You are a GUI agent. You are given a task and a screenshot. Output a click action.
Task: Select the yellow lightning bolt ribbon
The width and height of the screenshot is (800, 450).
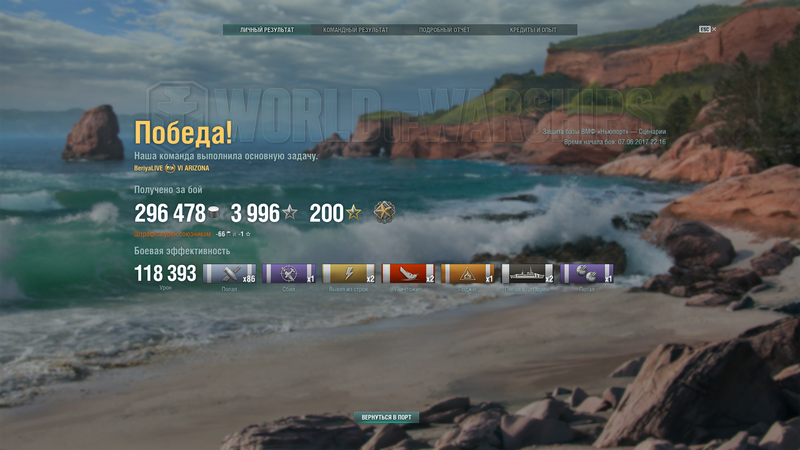tap(350, 273)
